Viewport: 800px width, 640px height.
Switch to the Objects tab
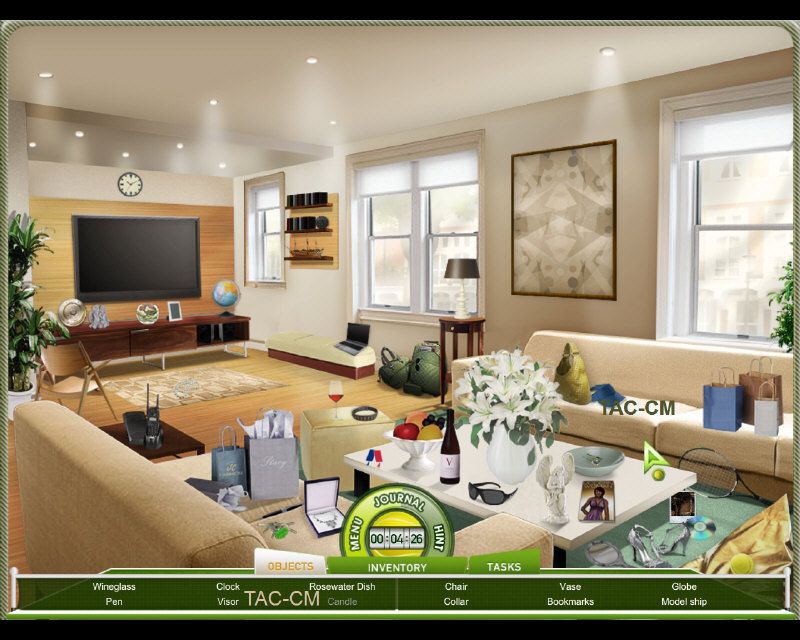point(290,566)
